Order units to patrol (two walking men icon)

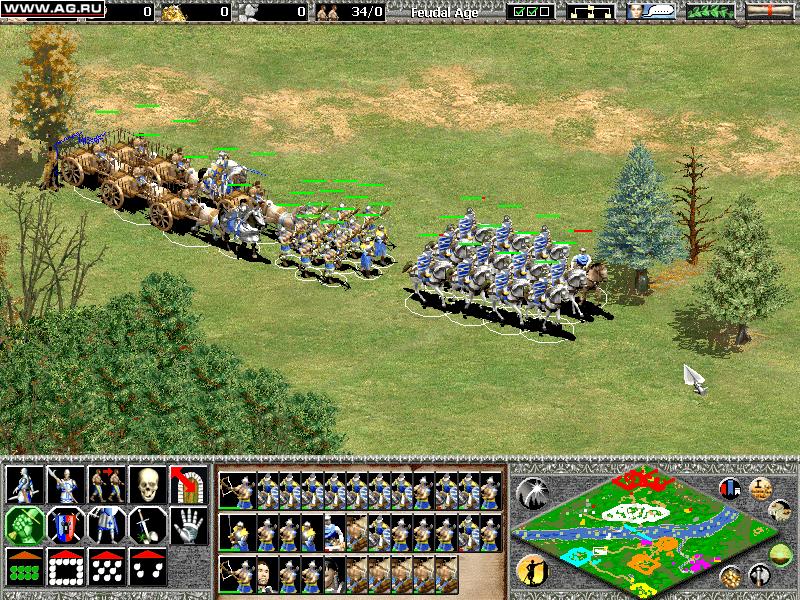point(106,485)
